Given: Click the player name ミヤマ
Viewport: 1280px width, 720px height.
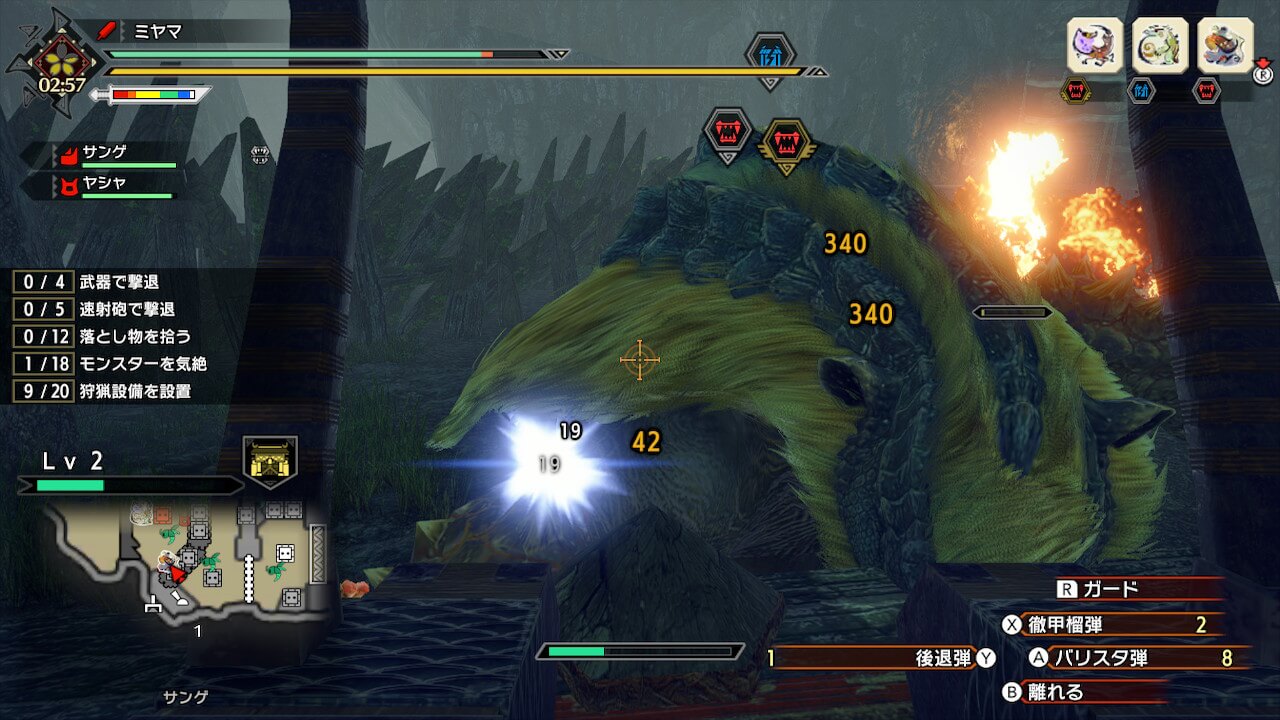Looking at the screenshot, I should pos(158,31).
